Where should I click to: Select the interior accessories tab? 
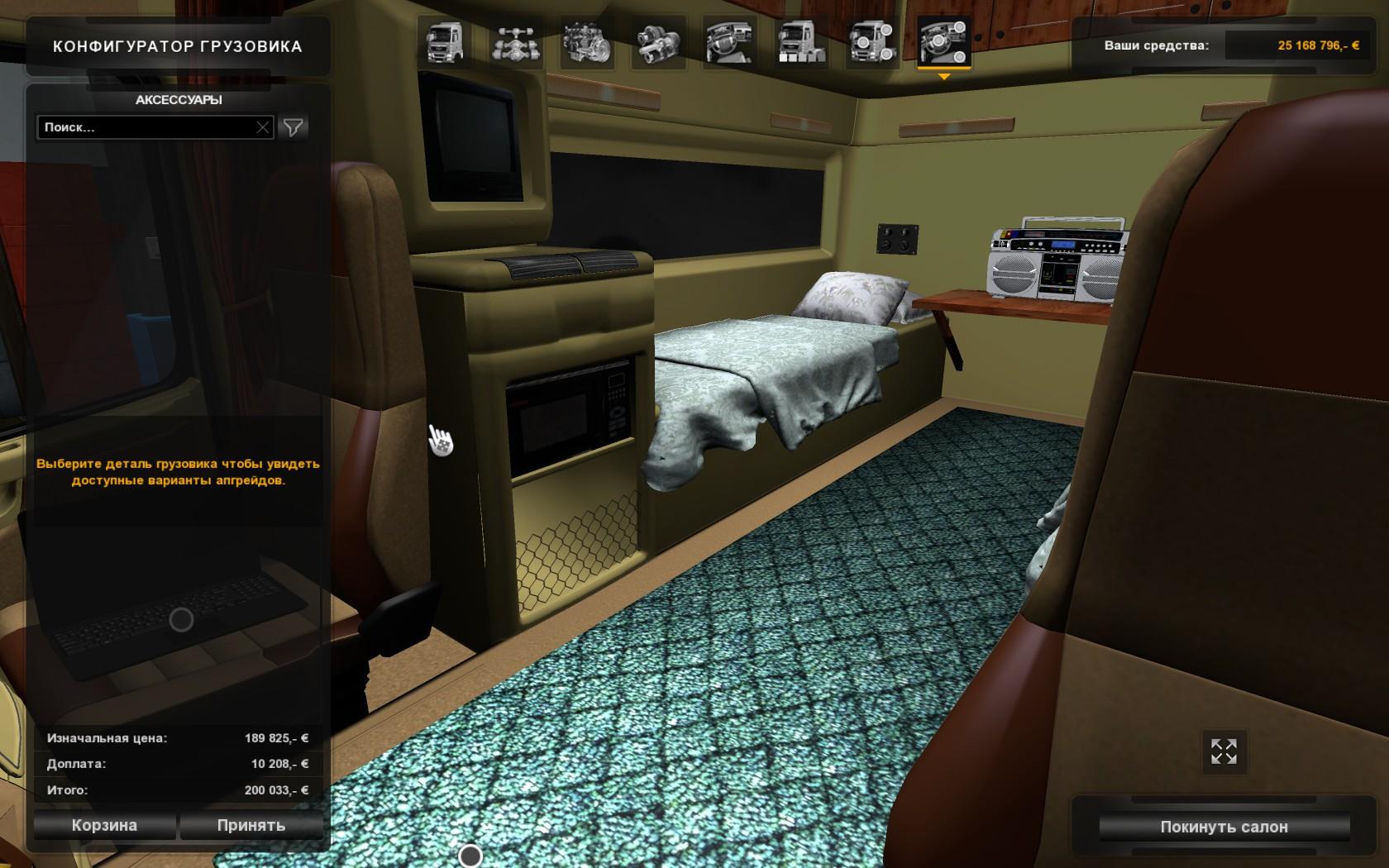coord(943,42)
